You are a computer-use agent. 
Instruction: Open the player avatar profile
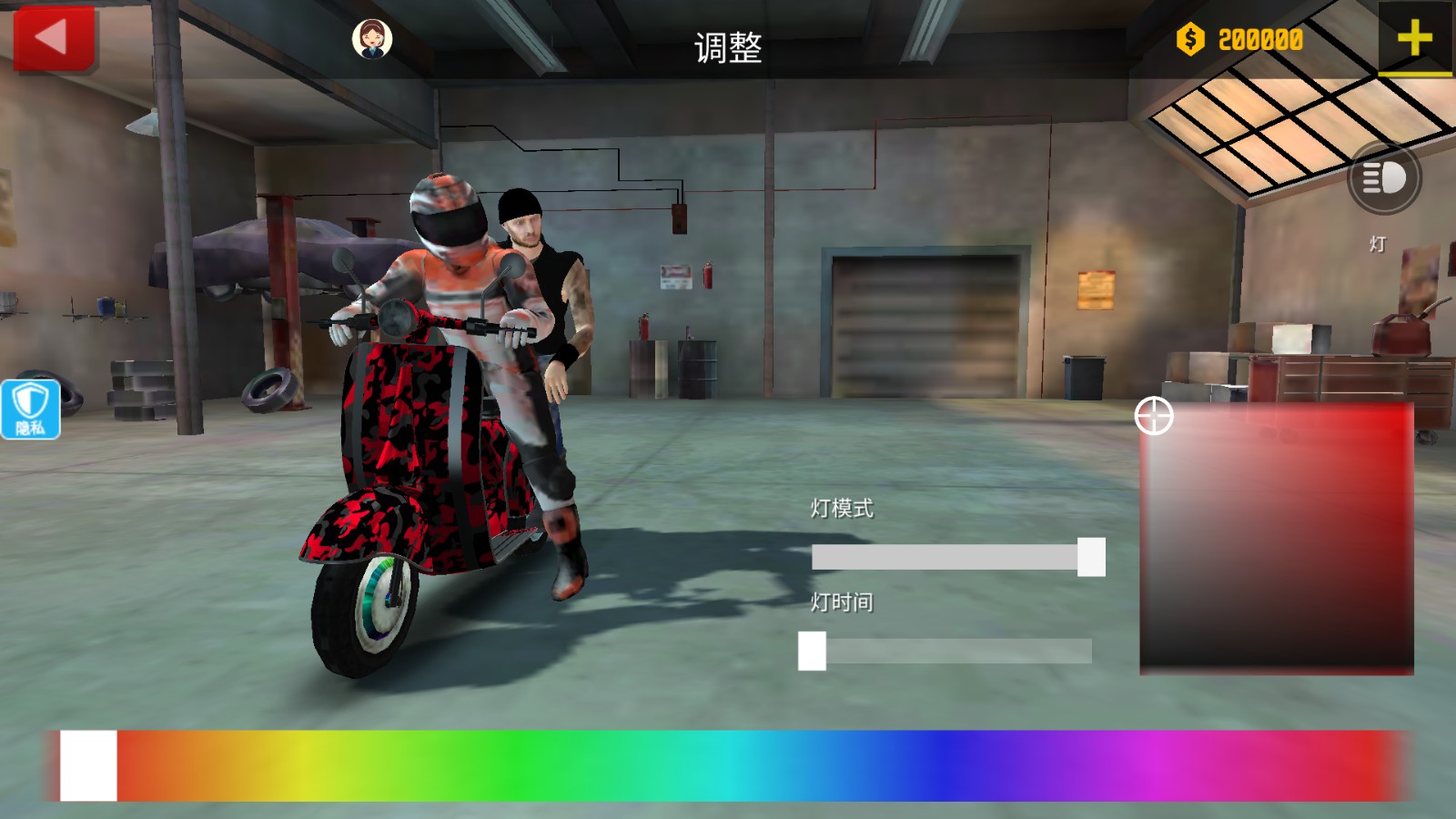372,38
